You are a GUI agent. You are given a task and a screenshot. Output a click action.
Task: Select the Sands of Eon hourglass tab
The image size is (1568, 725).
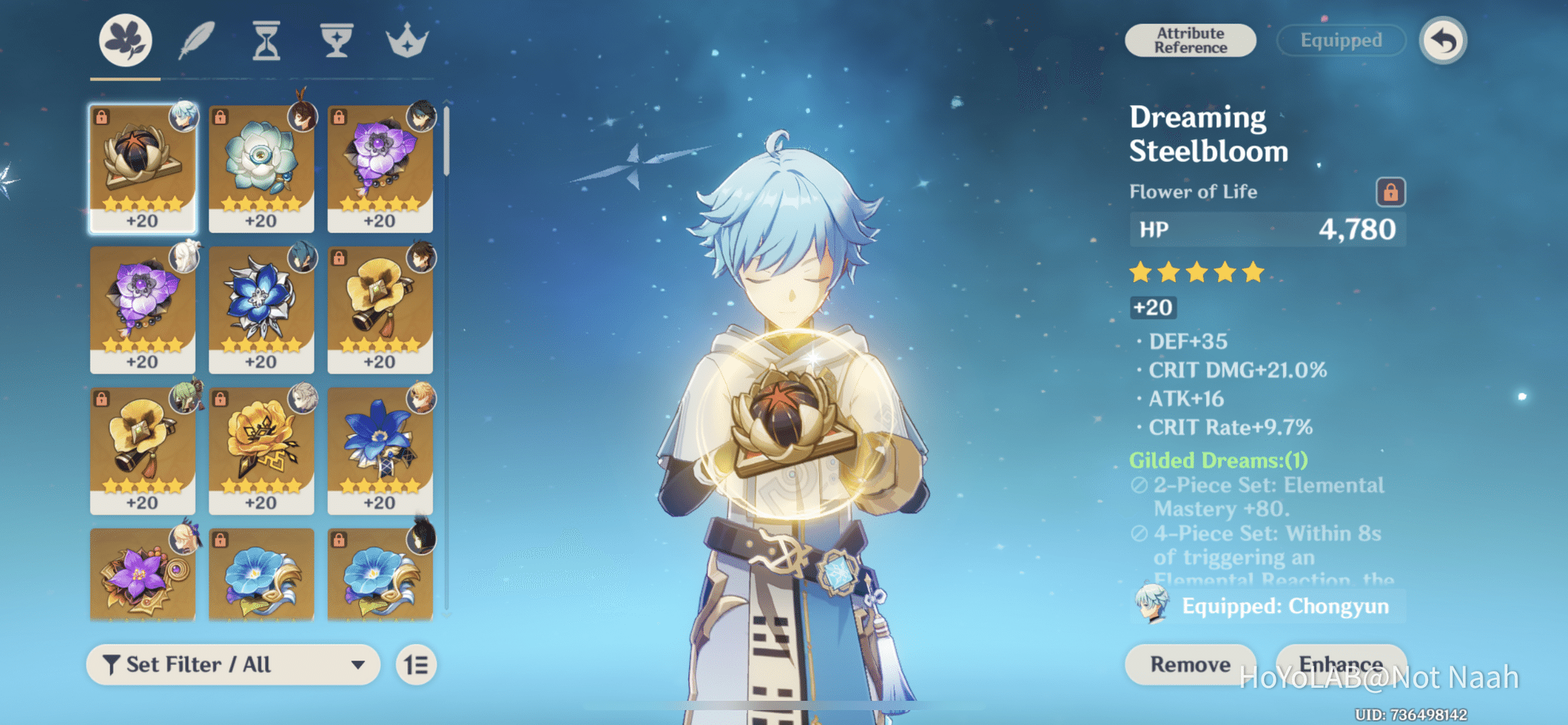(266, 41)
